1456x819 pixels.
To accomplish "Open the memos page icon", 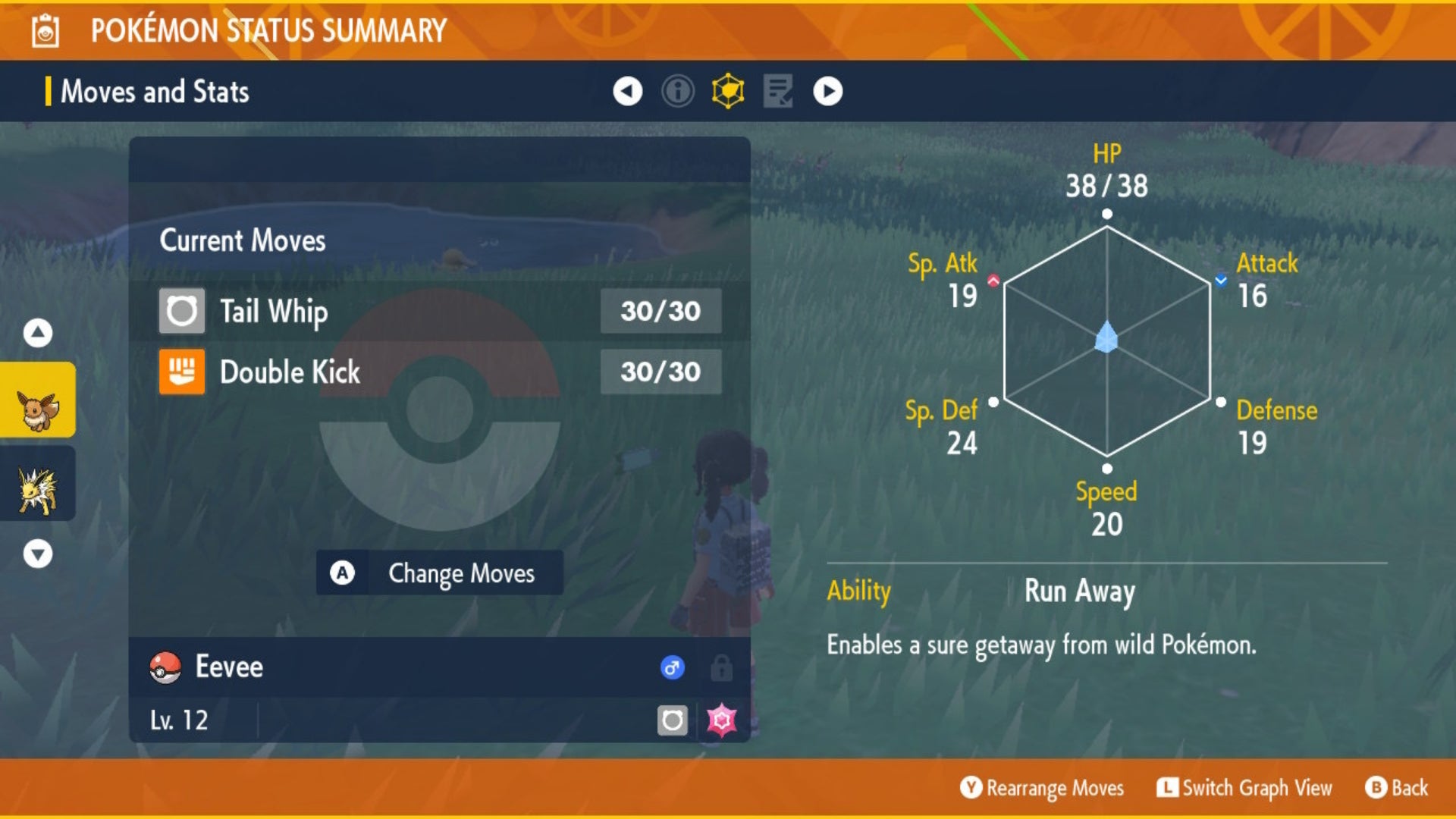I will pos(779,91).
